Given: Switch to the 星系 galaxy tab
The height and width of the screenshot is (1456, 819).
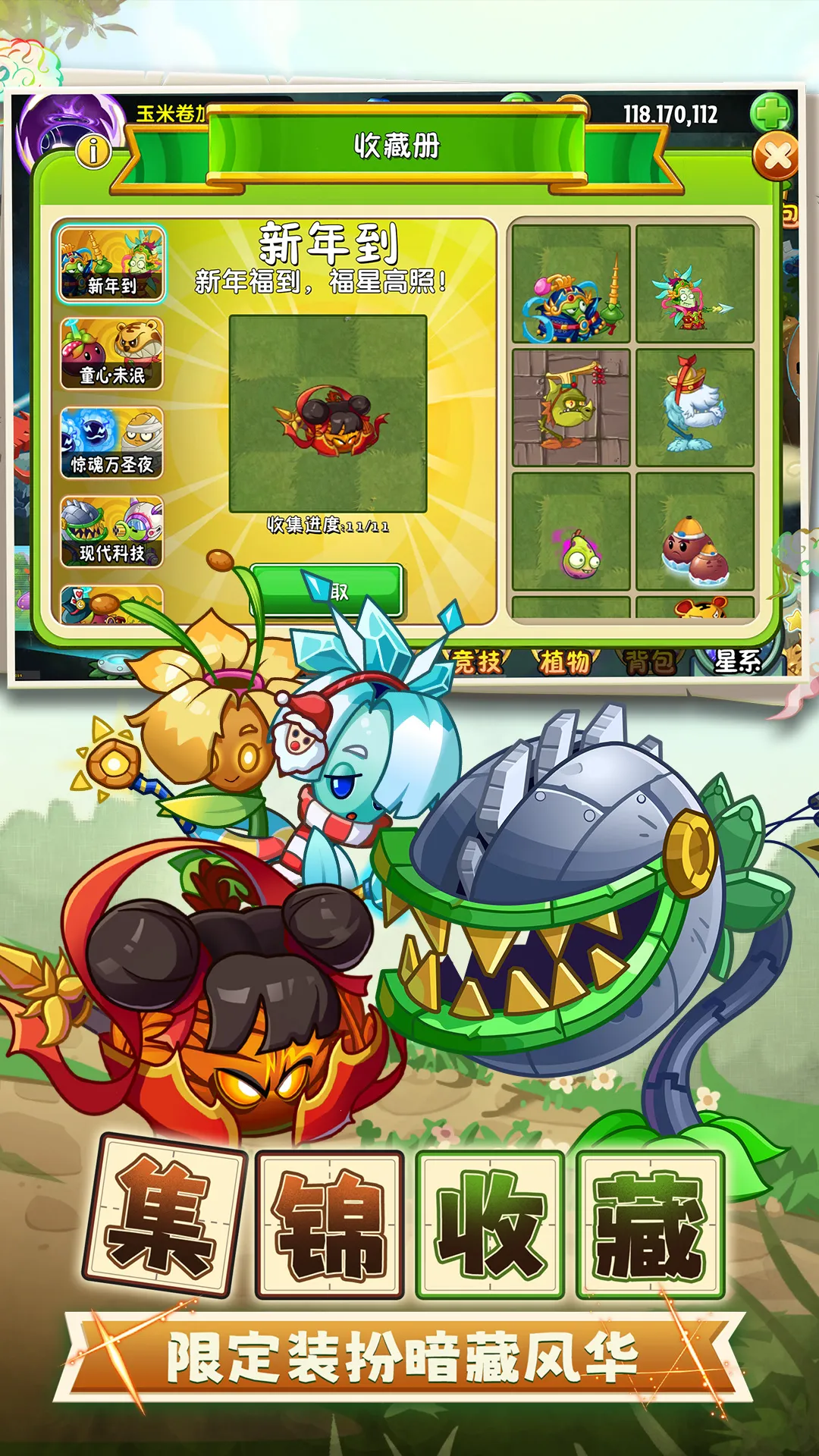Looking at the screenshot, I should [736, 662].
